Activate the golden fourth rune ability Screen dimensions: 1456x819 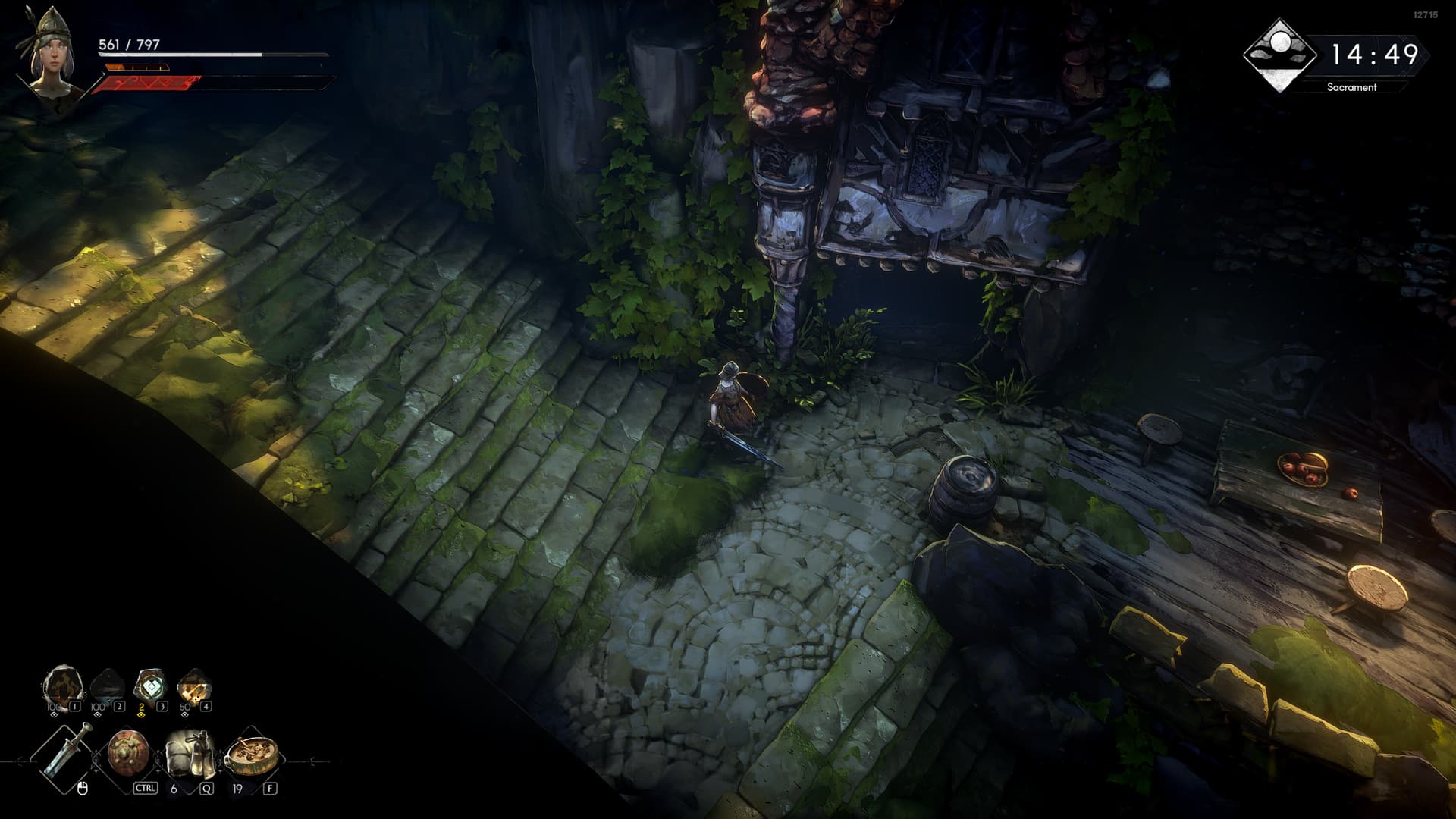(193, 686)
